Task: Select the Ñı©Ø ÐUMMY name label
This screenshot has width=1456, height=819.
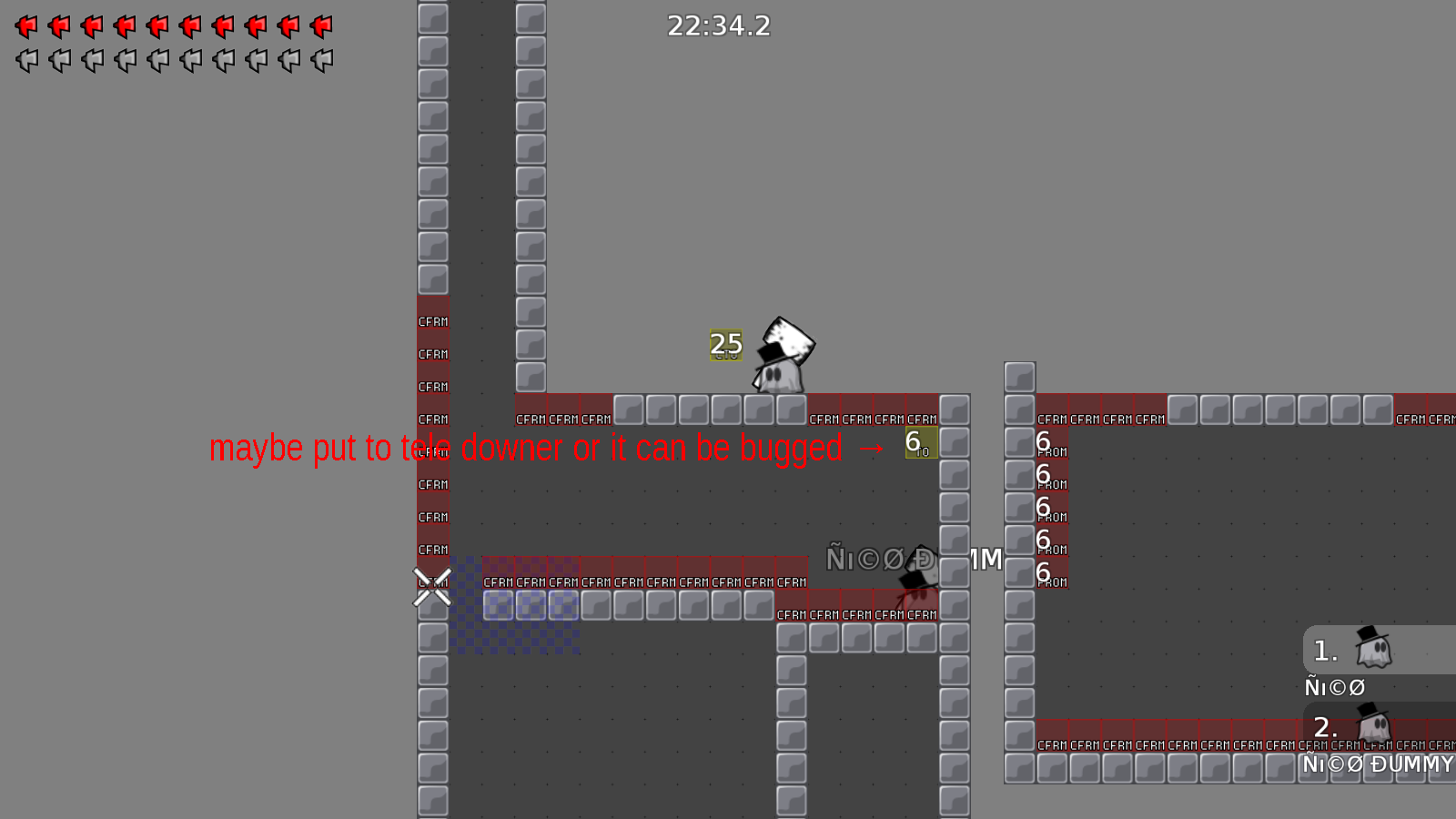Action: pyautogui.click(x=1377, y=765)
